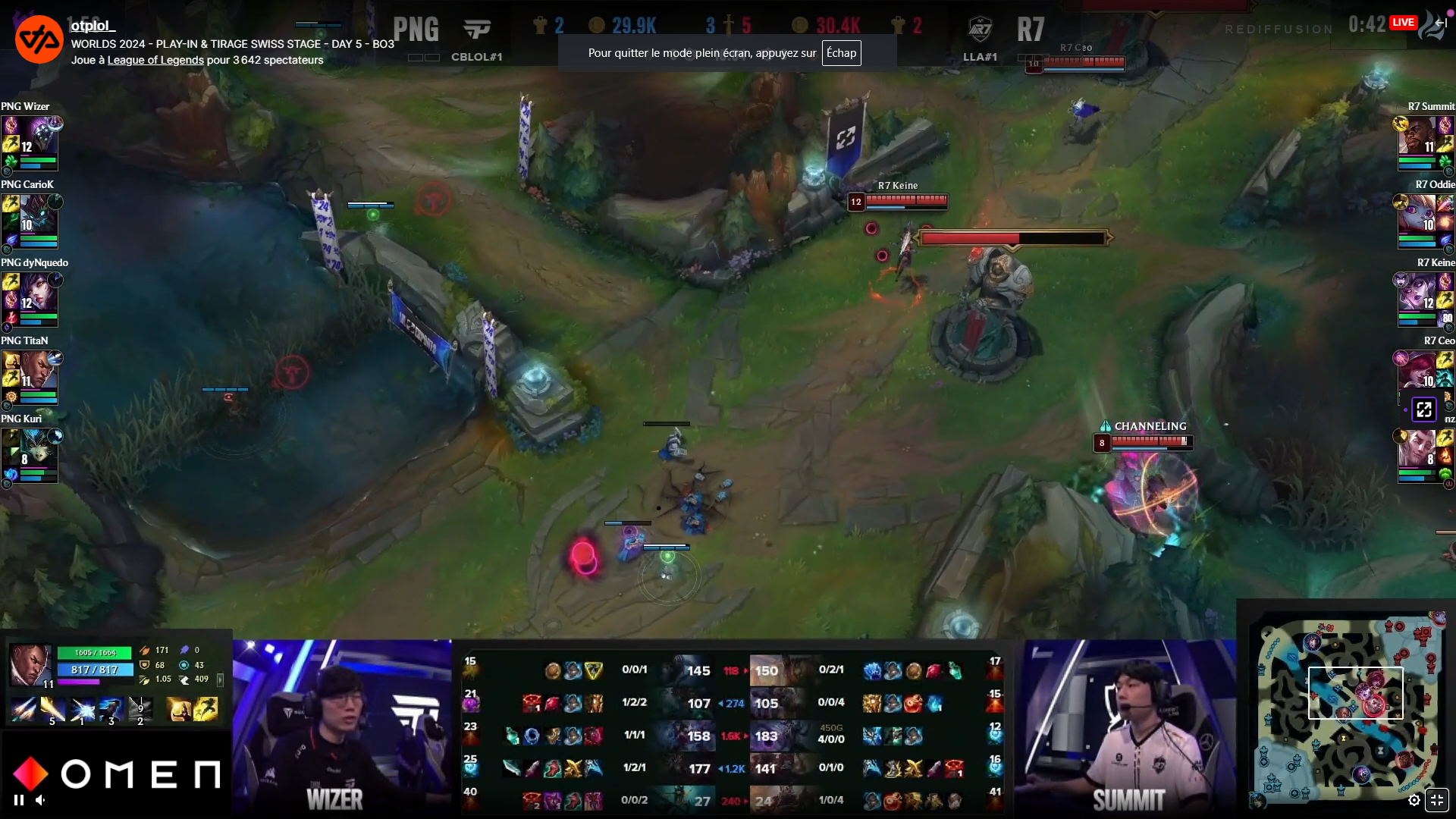Select R7 Keine's champion portrait
Viewport: 1456px width, 819px height.
(1417, 293)
